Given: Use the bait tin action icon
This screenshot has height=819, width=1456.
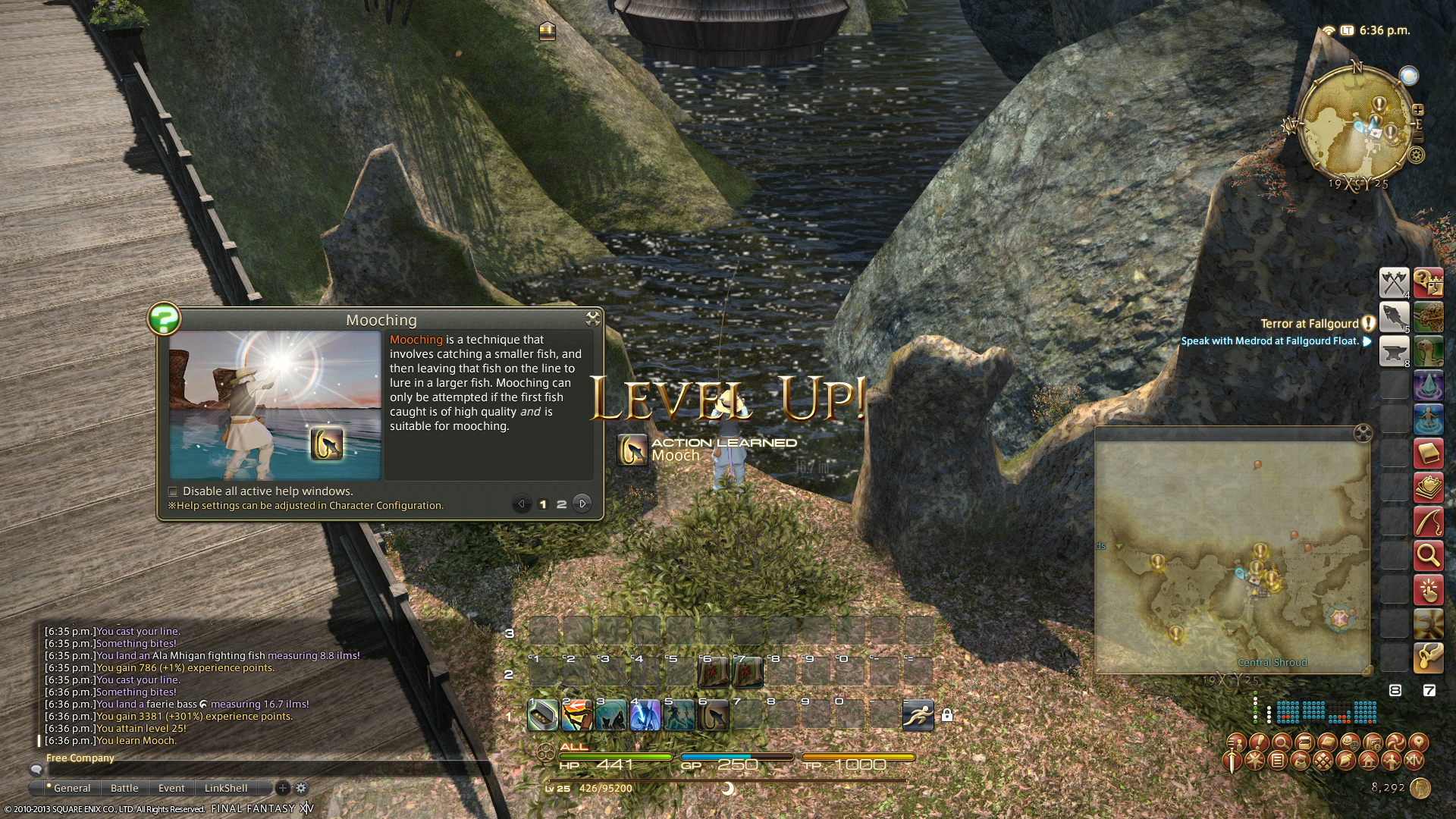Looking at the screenshot, I should [x=543, y=715].
